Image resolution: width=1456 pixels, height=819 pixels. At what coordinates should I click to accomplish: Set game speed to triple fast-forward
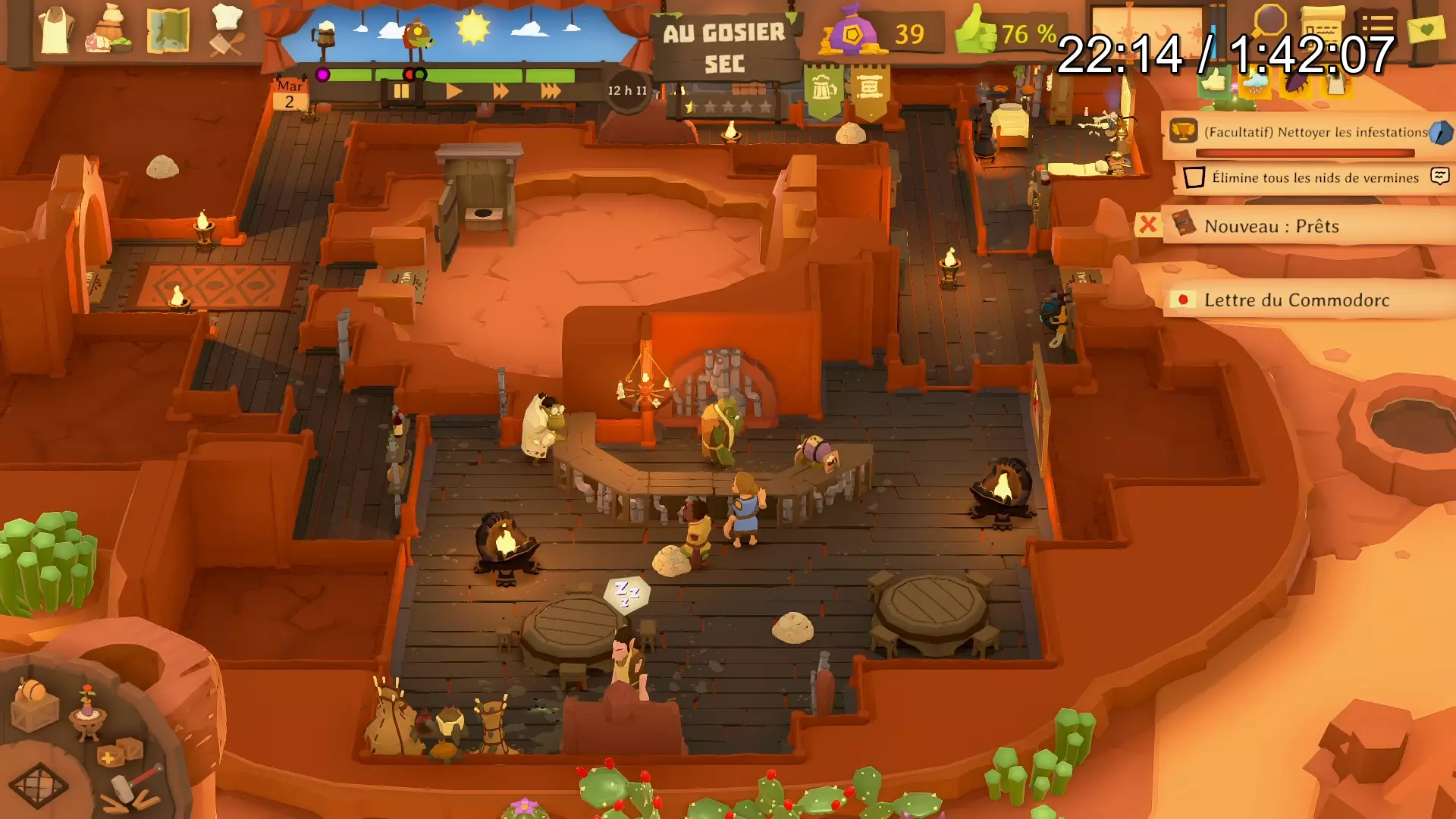[x=551, y=92]
